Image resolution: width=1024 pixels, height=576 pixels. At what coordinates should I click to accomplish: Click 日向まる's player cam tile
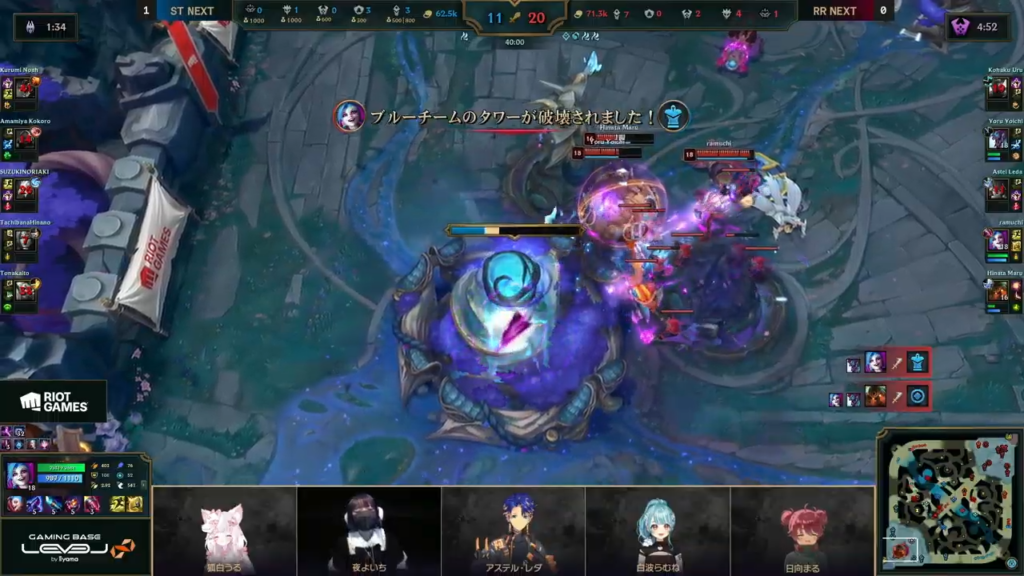click(x=802, y=530)
